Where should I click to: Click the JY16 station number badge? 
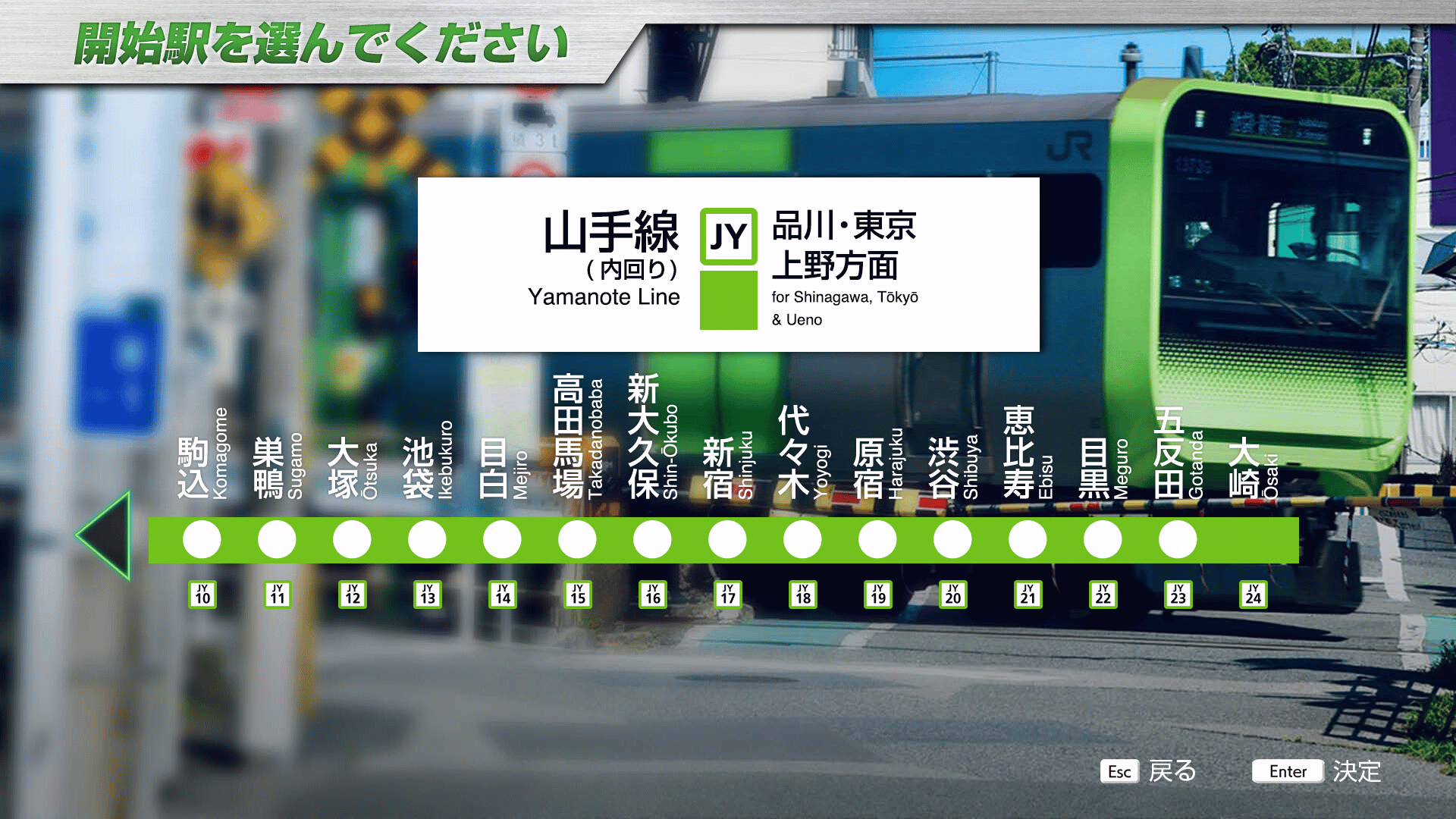652,595
